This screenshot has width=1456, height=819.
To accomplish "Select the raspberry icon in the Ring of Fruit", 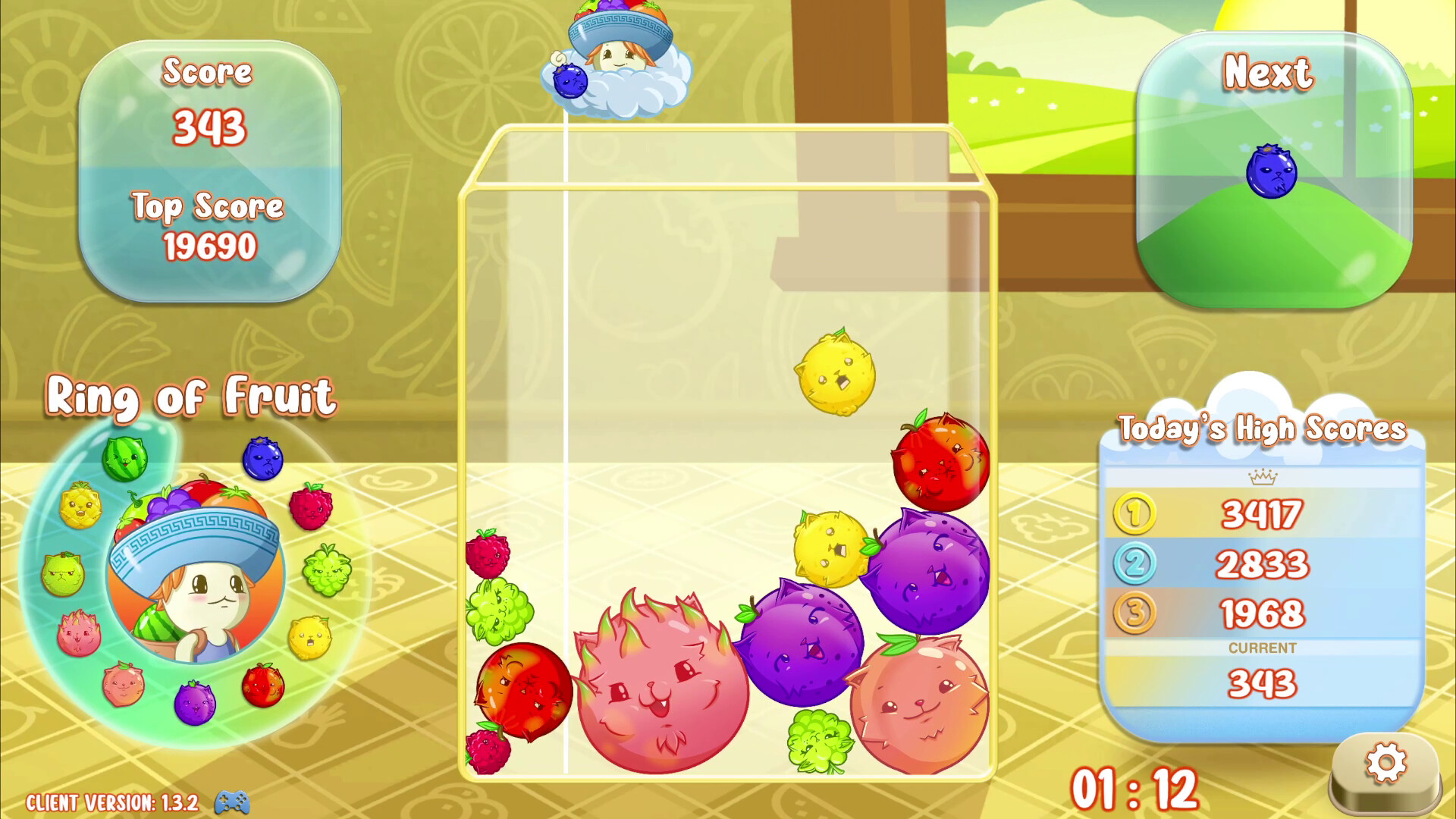I will (x=311, y=507).
